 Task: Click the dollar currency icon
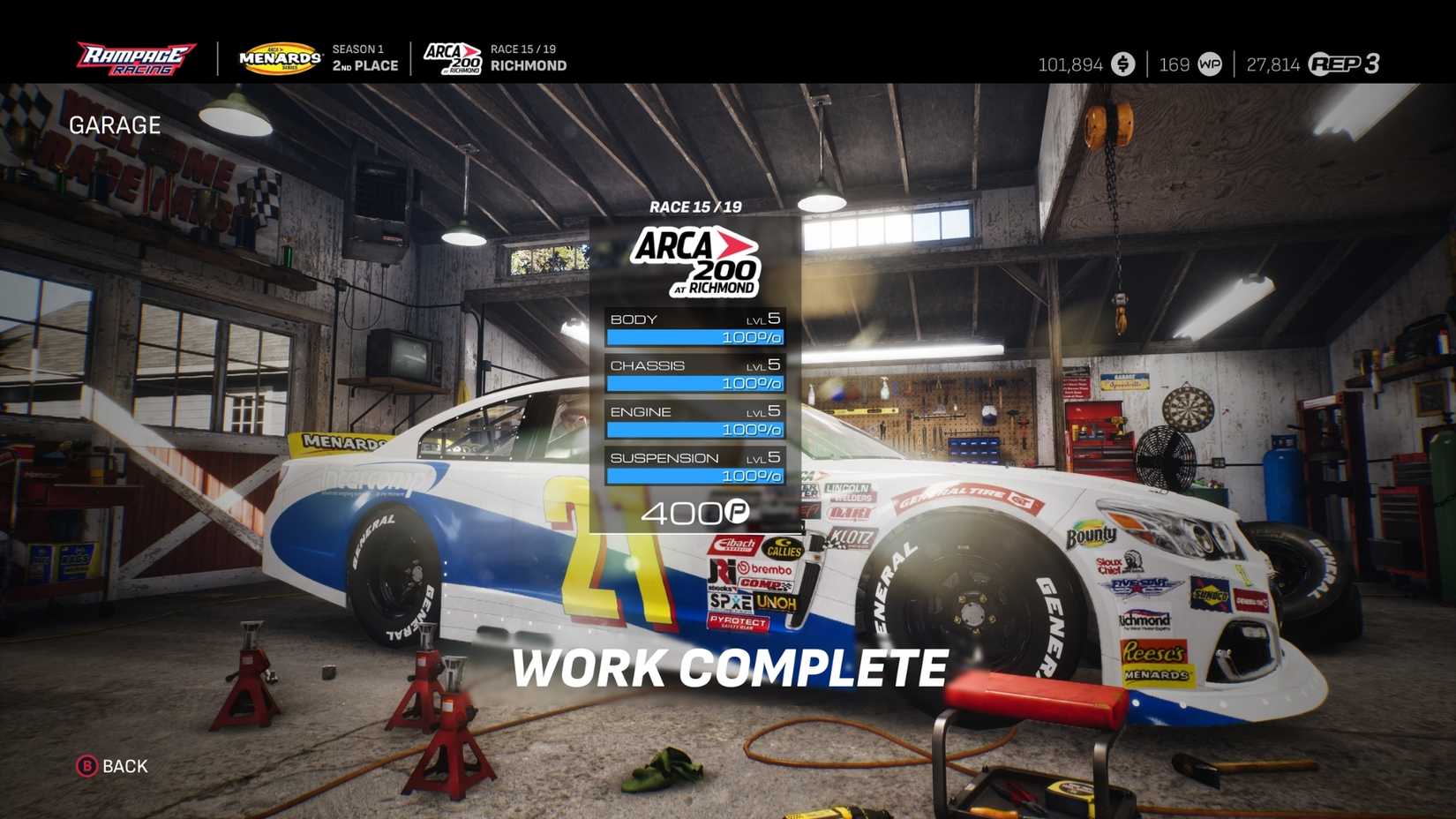[1122, 64]
